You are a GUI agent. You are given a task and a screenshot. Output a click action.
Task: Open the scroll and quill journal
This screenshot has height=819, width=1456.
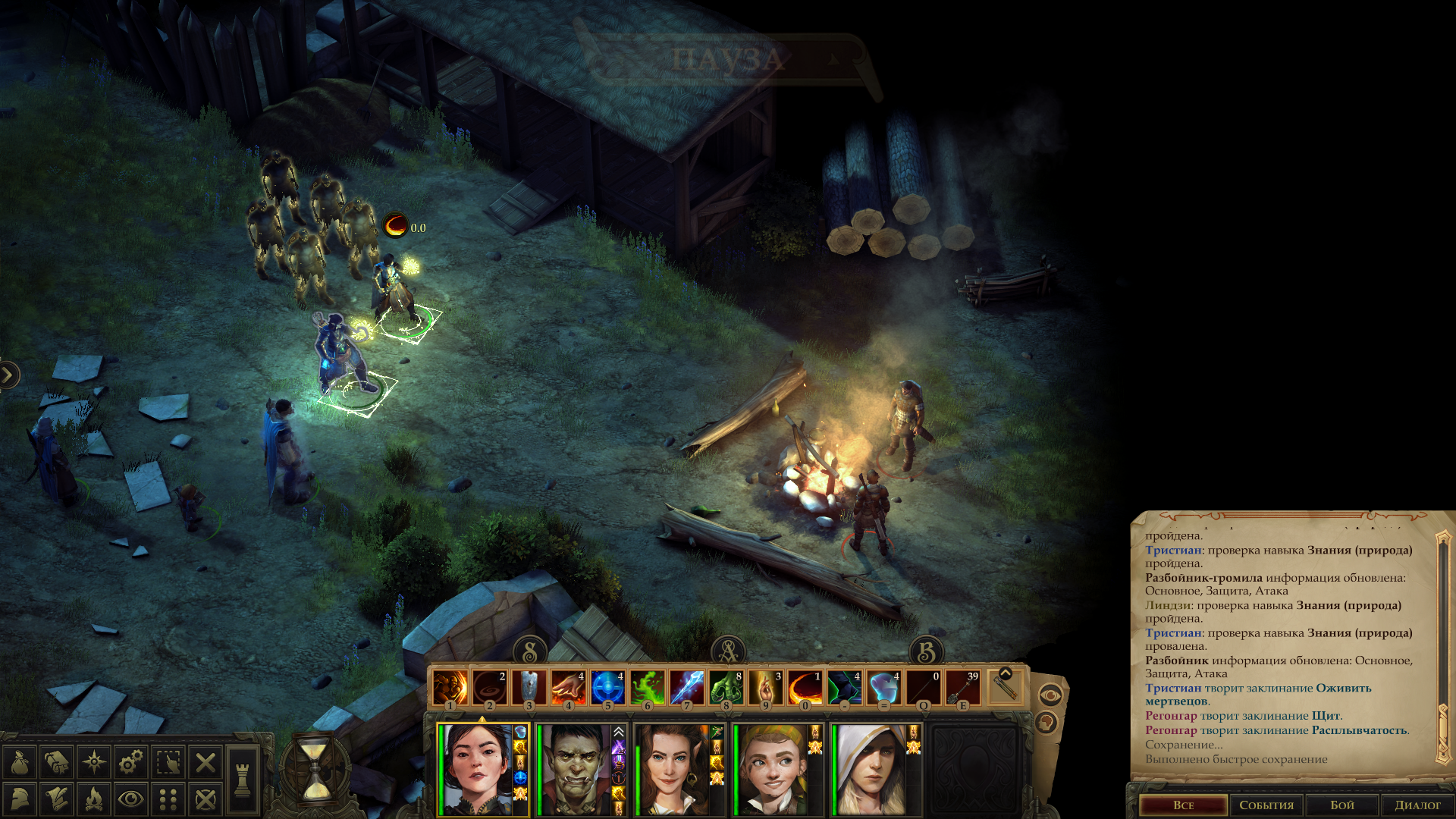pyautogui.click(x=57, y=799)
